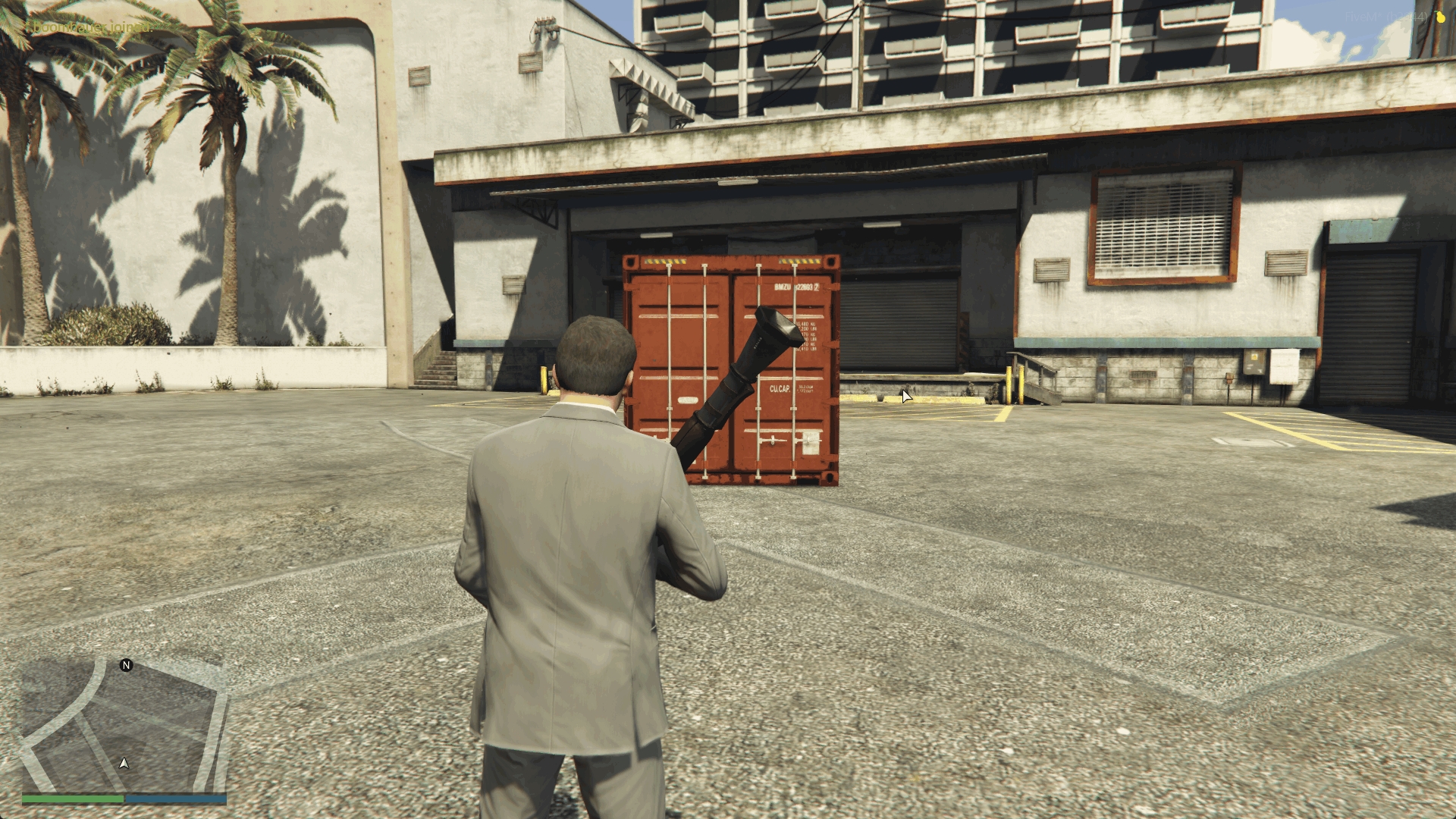Click the player arrow on the minimap
Viewport: 1456px width, 819px height.
124,763
